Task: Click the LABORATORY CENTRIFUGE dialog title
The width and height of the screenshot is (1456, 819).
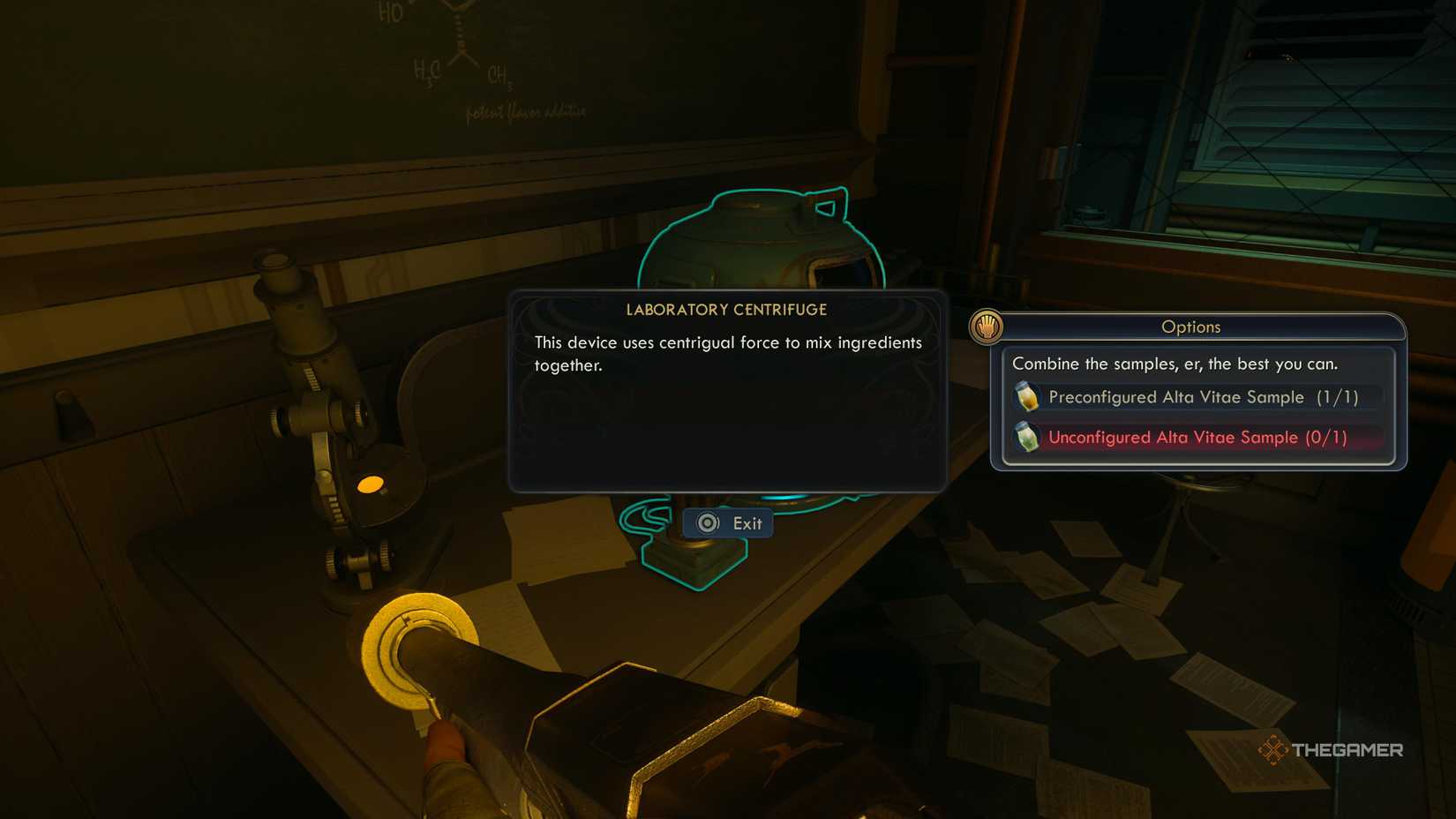Action: coord(726,310)
